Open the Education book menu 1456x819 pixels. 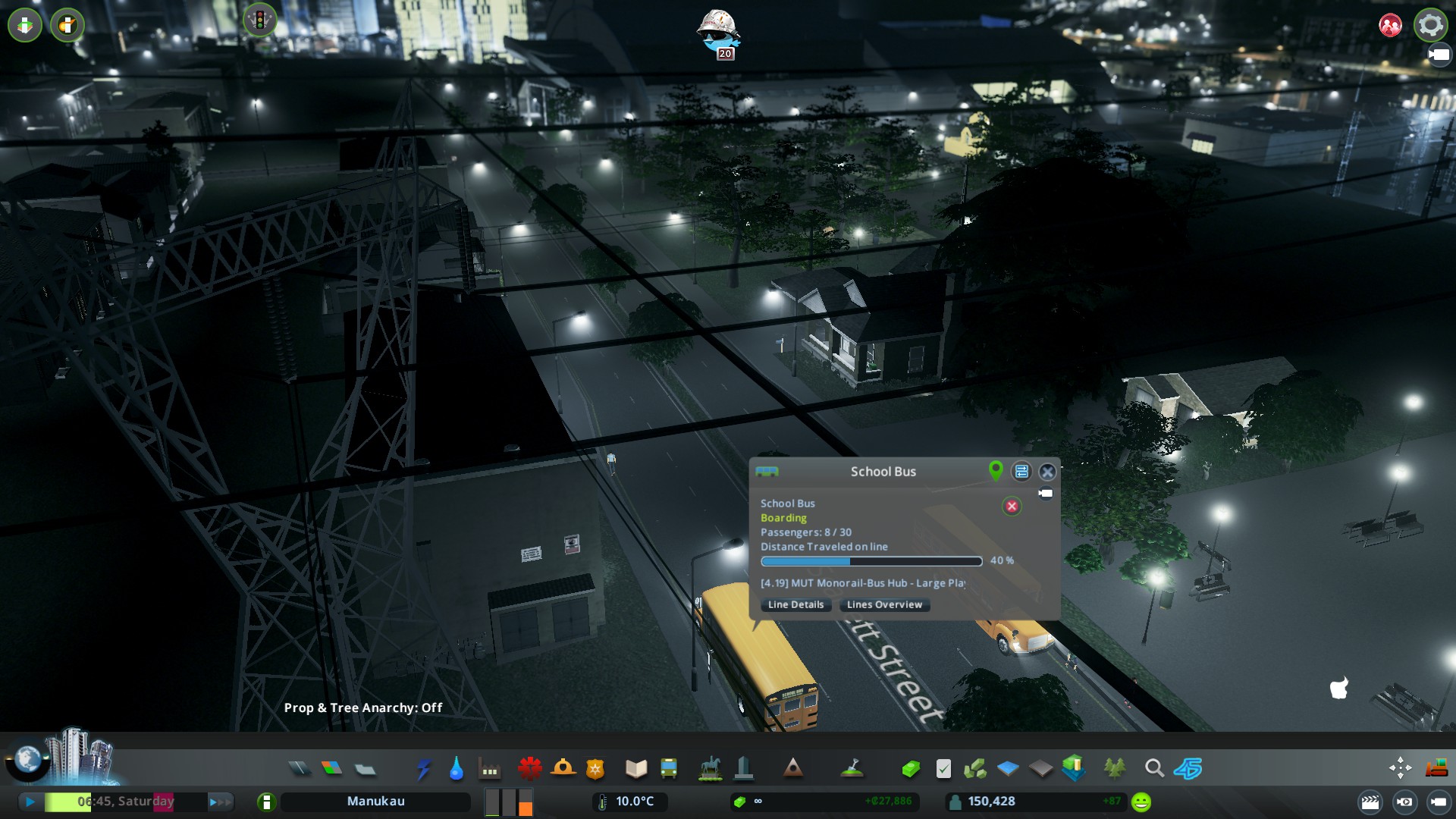(x=635, y=769)
